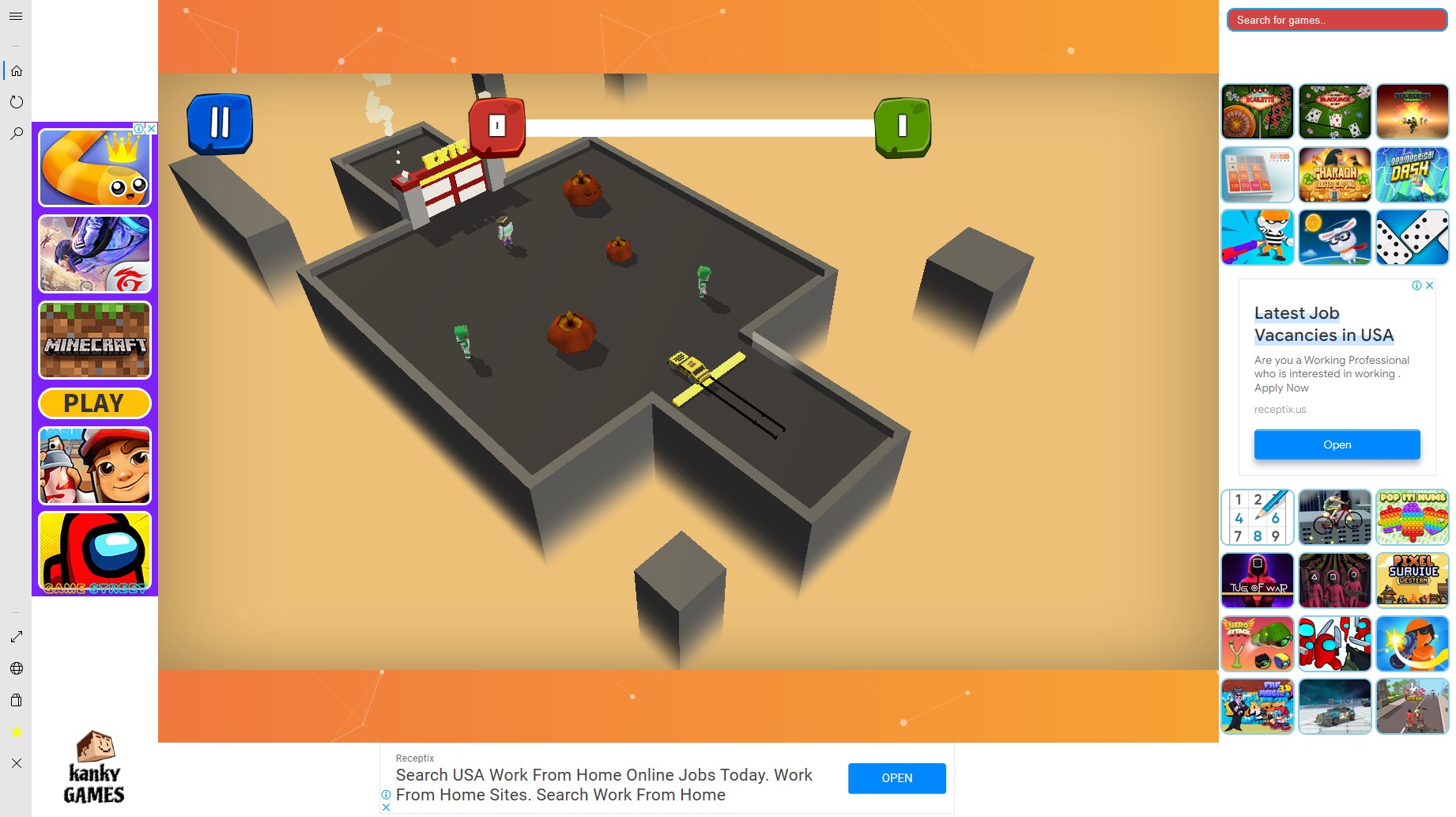Launch the Geometrical Dash game
Image resolution: width=1456 pixels, height=817 pixels.
[x=1413, y=174]
